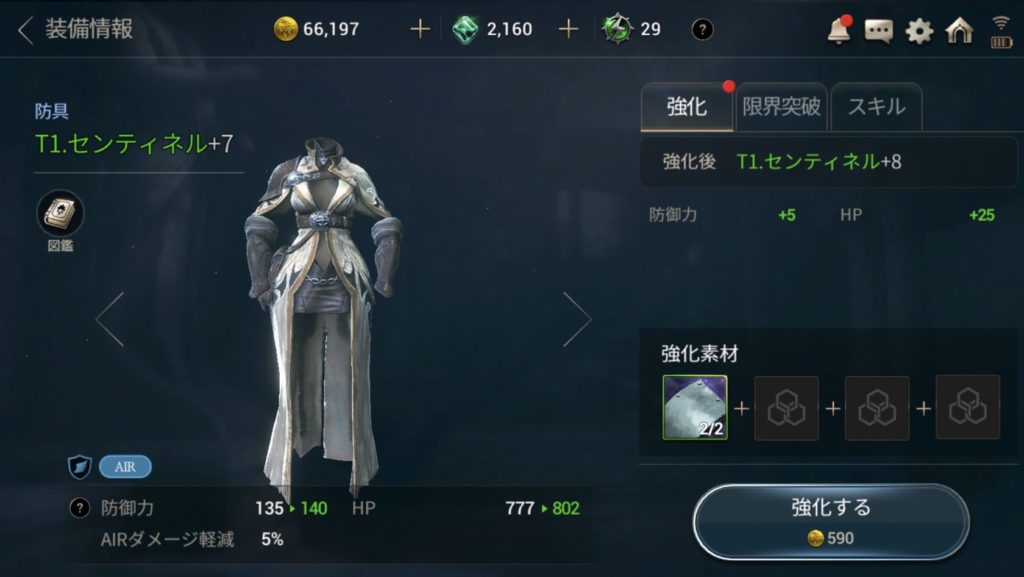Screen dimensions: 1024x577
Task: Click the 強化する enhance button
Action: point(830,521)
